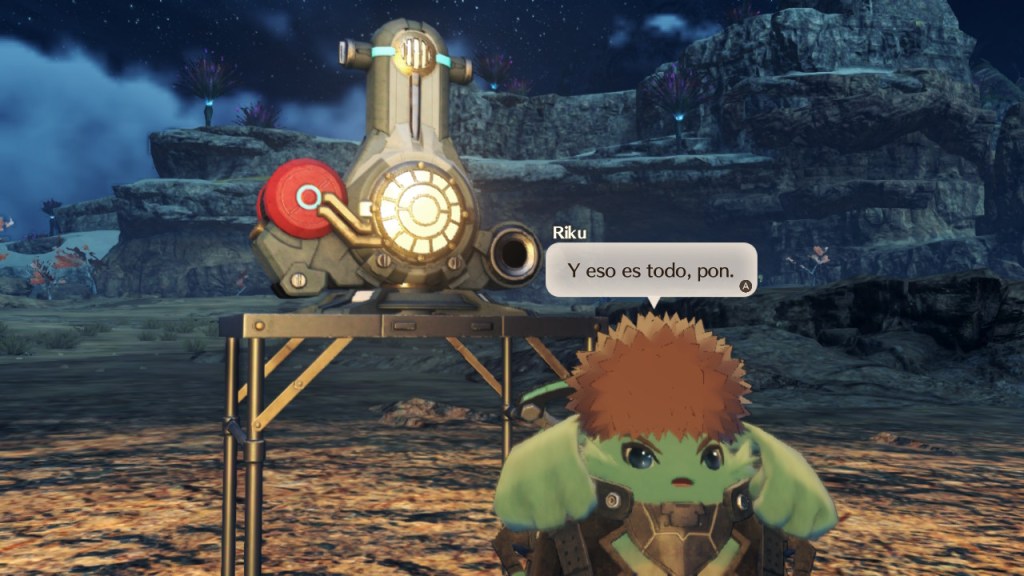Advance Riku's "Y eso es todo" dialogue bubble

pos(744,286)
